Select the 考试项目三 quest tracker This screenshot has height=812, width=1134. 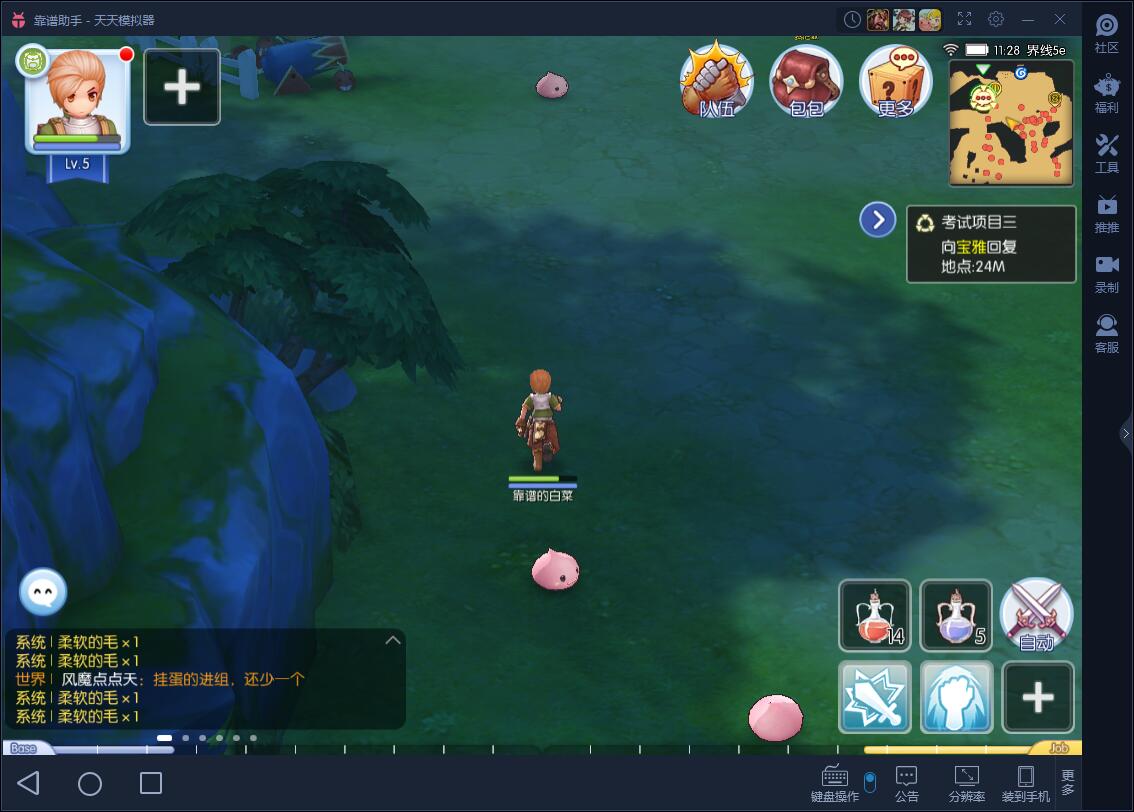click(991, 244)
